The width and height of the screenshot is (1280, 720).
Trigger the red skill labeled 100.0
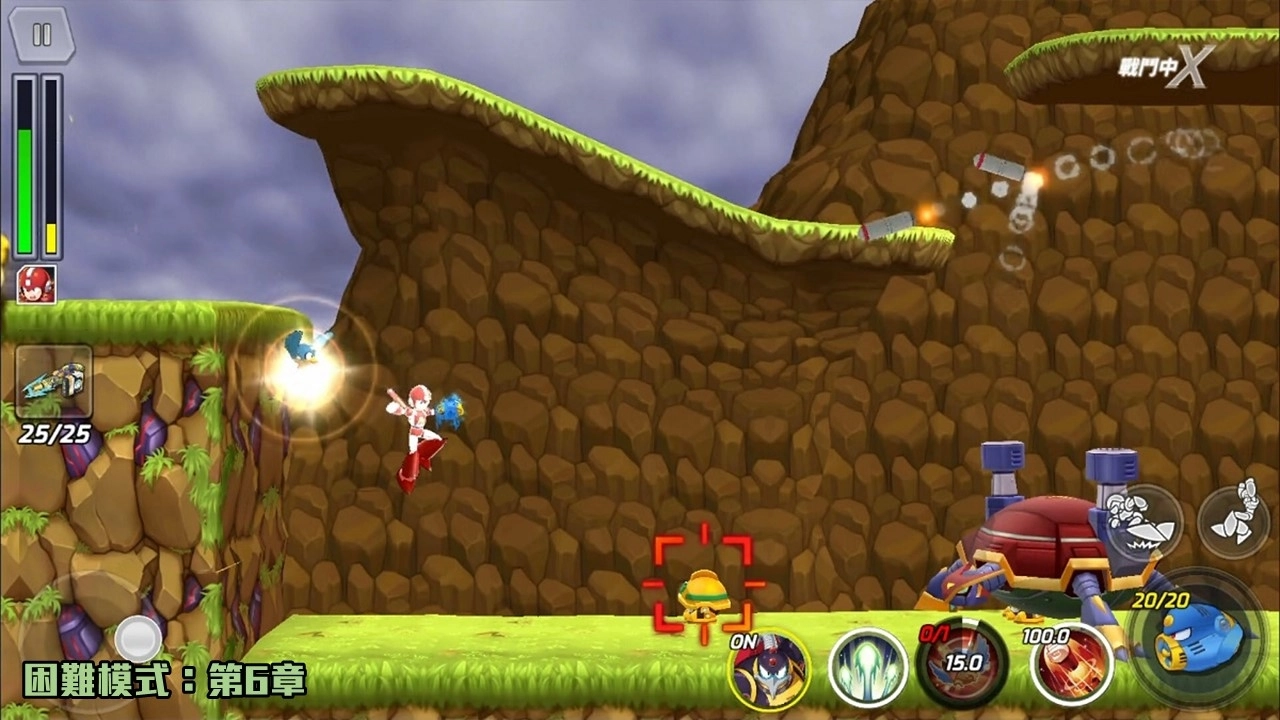coord(1072,663)
